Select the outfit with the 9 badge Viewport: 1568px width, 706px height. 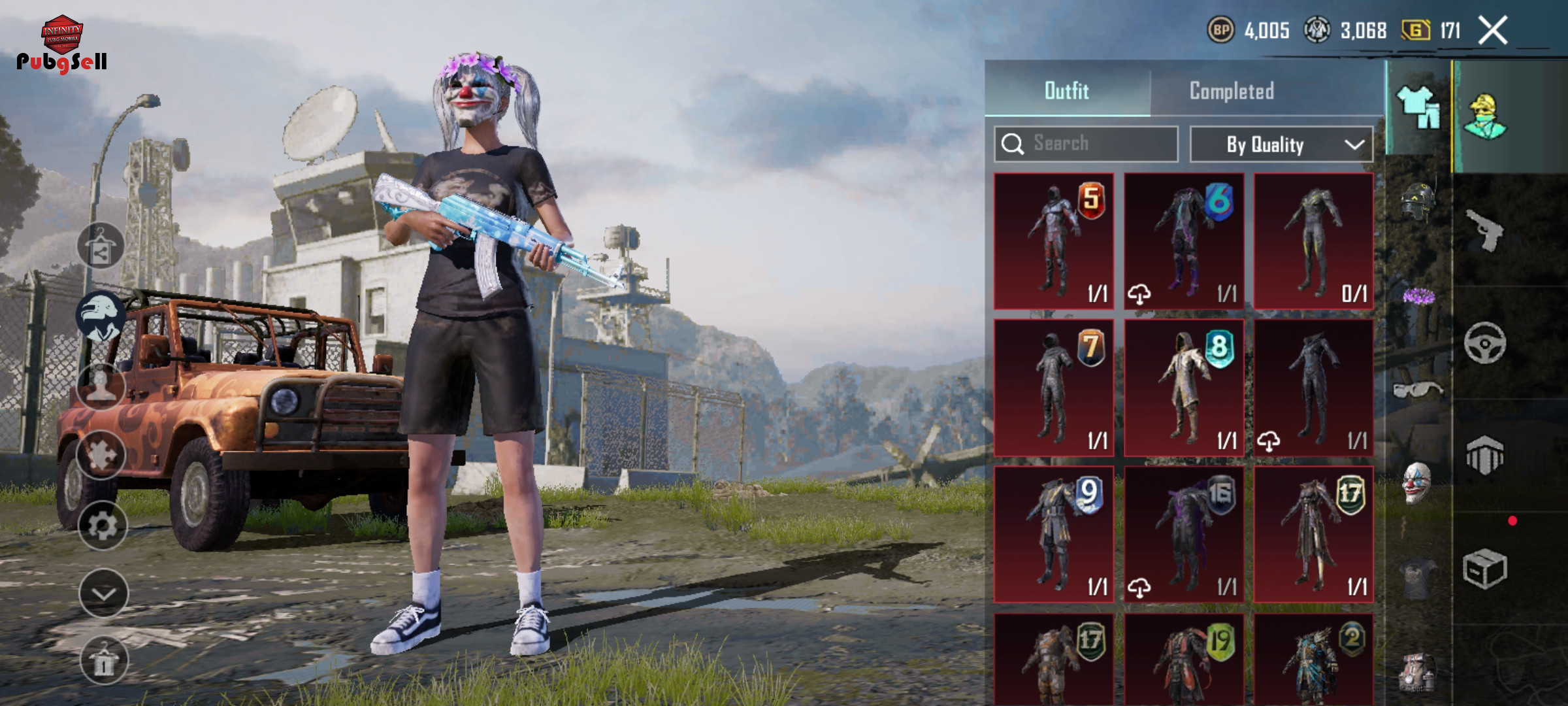click(x=1053, y=534)
